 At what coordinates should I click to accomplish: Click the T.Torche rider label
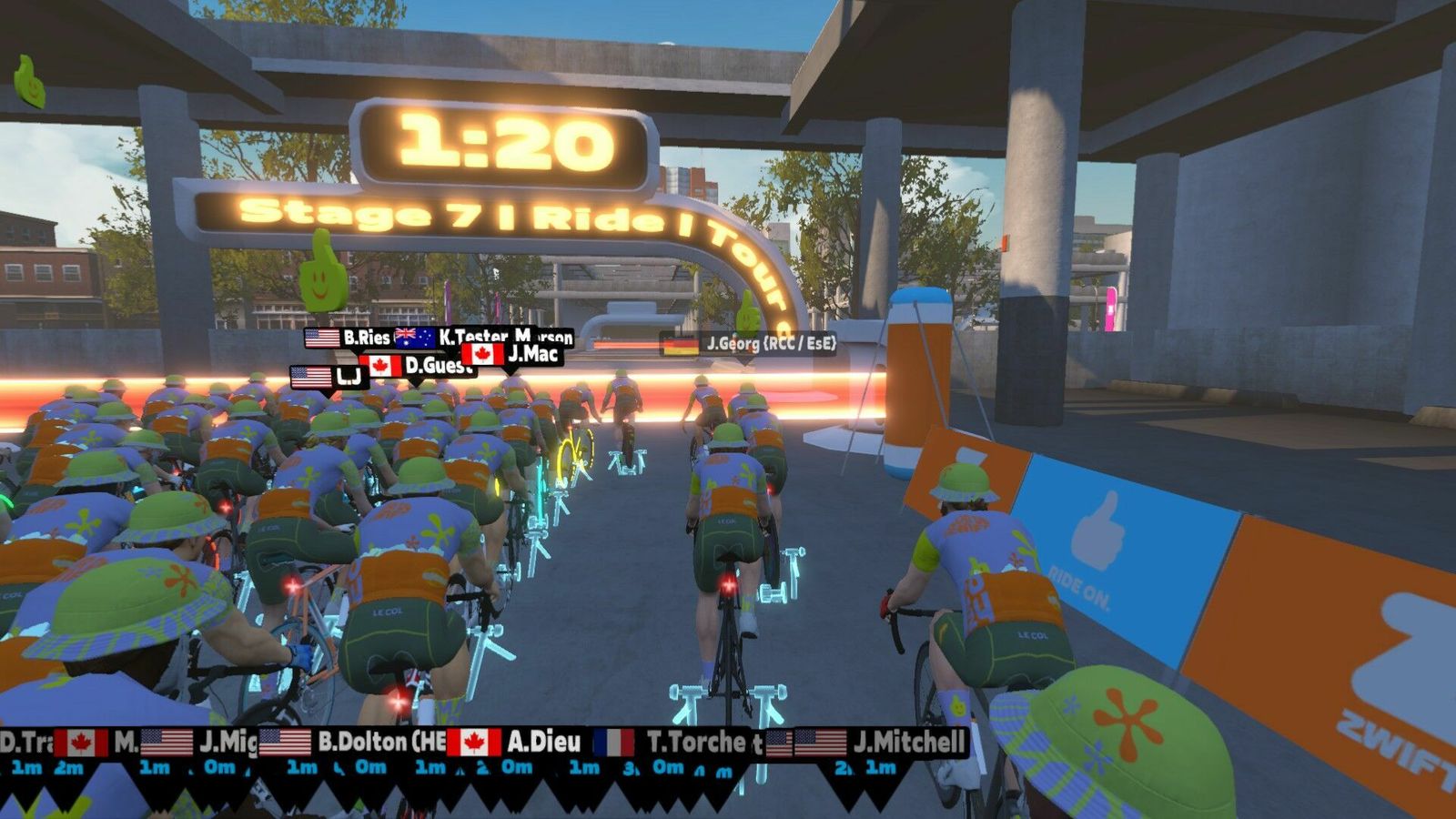coord(677,743)
